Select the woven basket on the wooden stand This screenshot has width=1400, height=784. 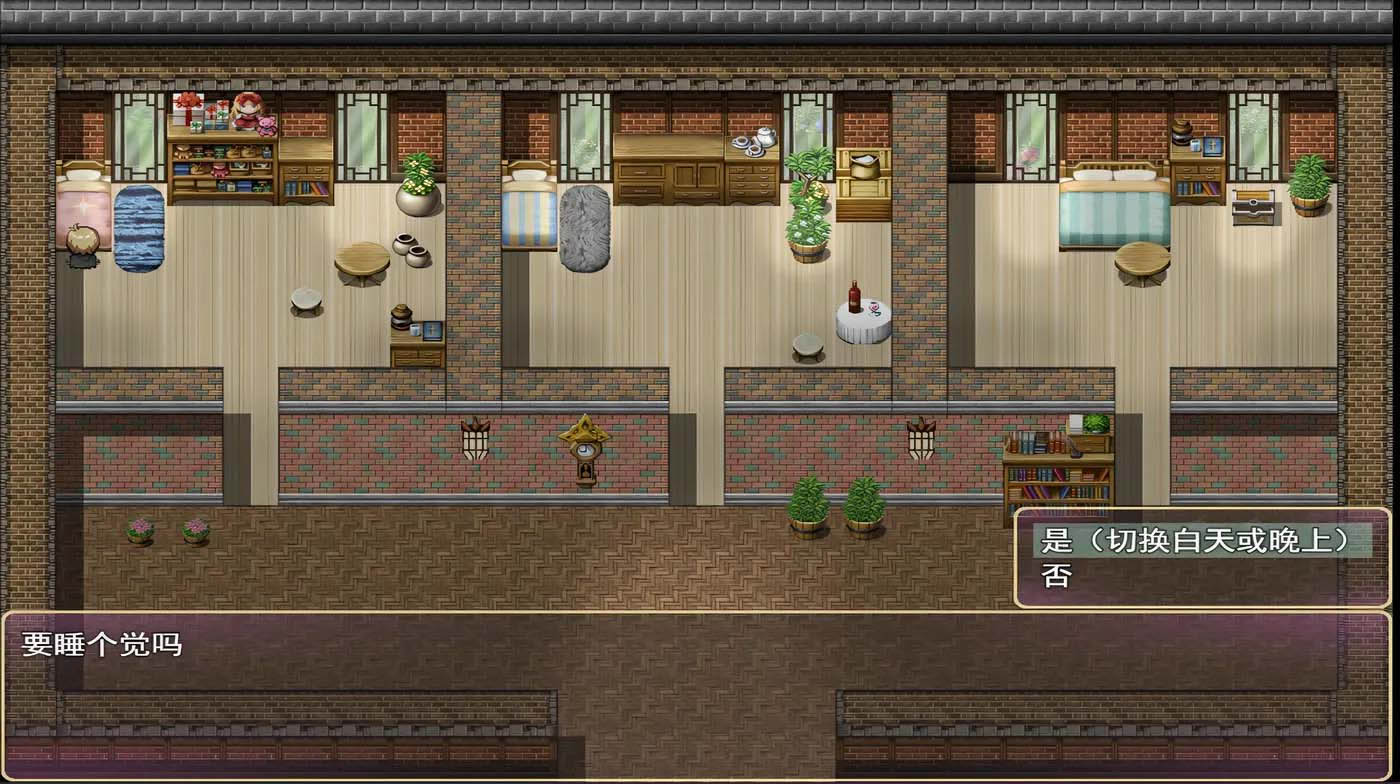[x=863, y=165]
